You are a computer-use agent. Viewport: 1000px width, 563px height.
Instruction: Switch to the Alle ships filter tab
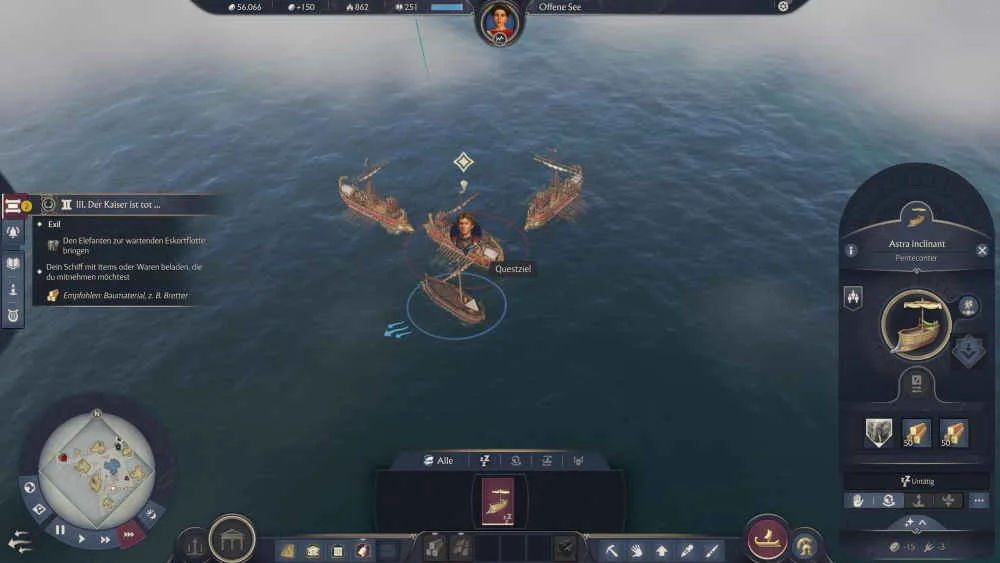[x=438, y=460]
